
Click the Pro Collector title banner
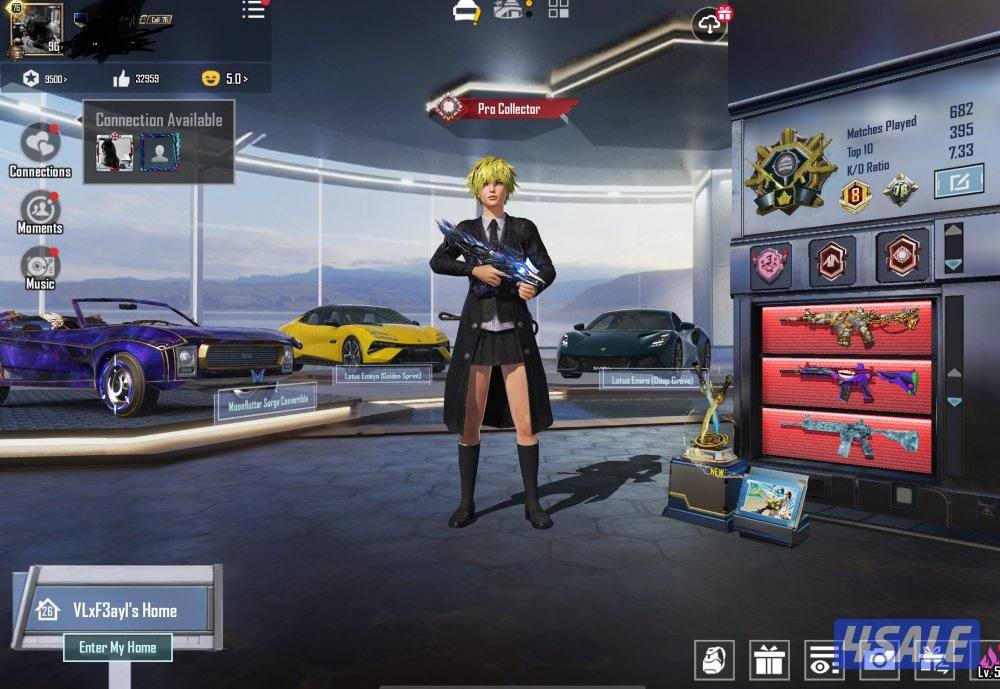point(506,108)
